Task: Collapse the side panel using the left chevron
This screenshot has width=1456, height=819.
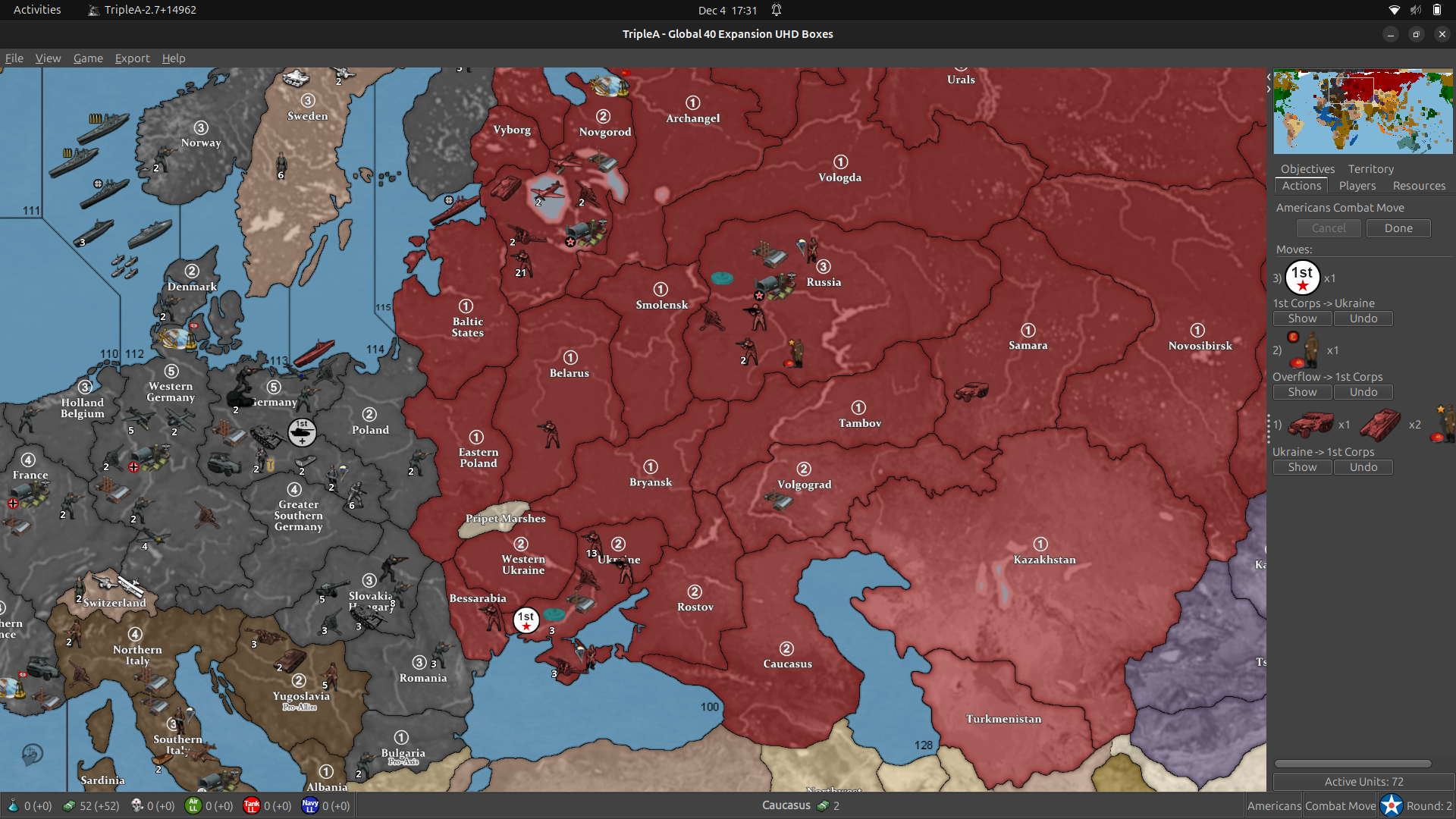Action: tap(1268, 76)
